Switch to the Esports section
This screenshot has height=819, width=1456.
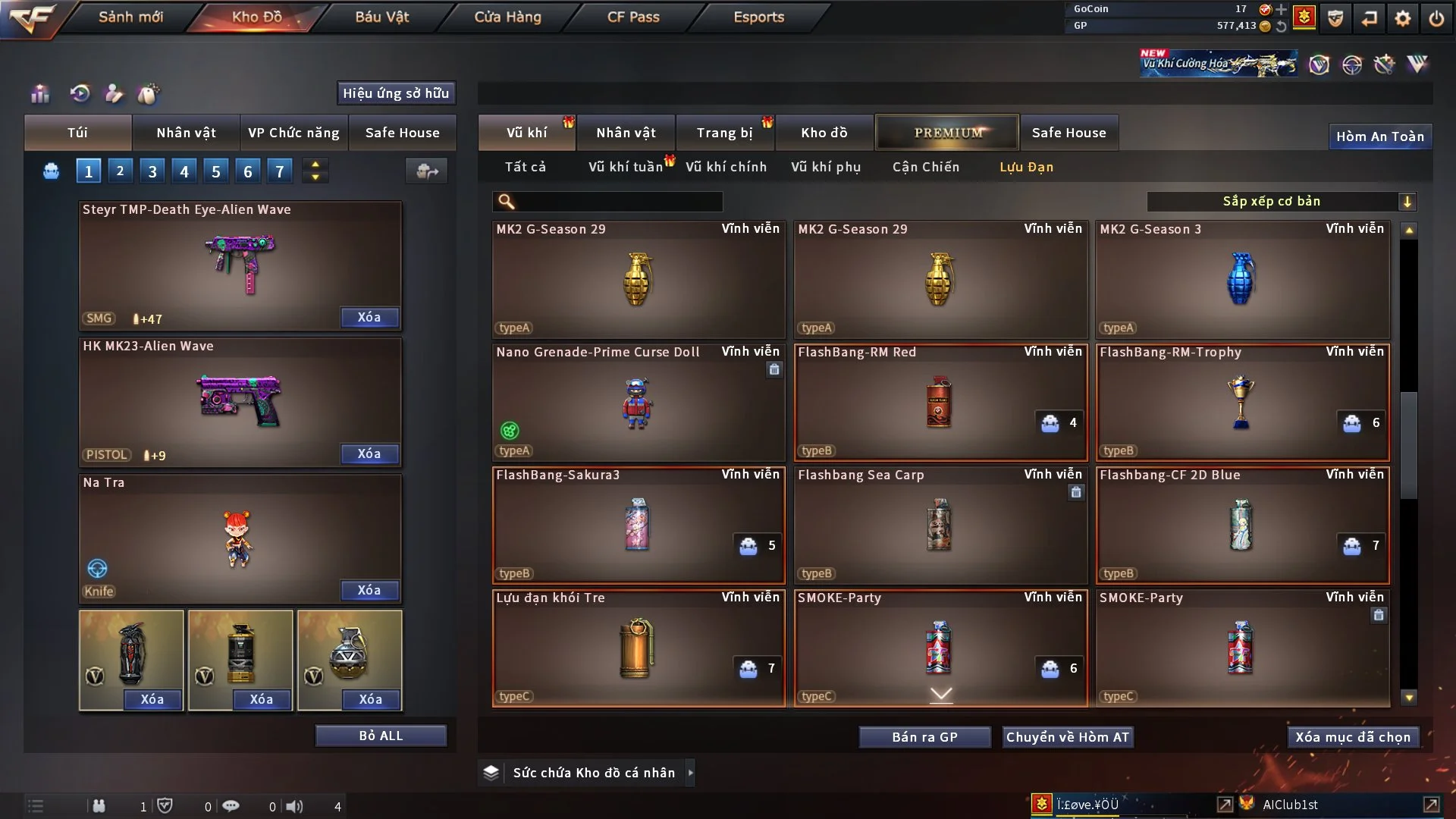[x=758, y=17]
